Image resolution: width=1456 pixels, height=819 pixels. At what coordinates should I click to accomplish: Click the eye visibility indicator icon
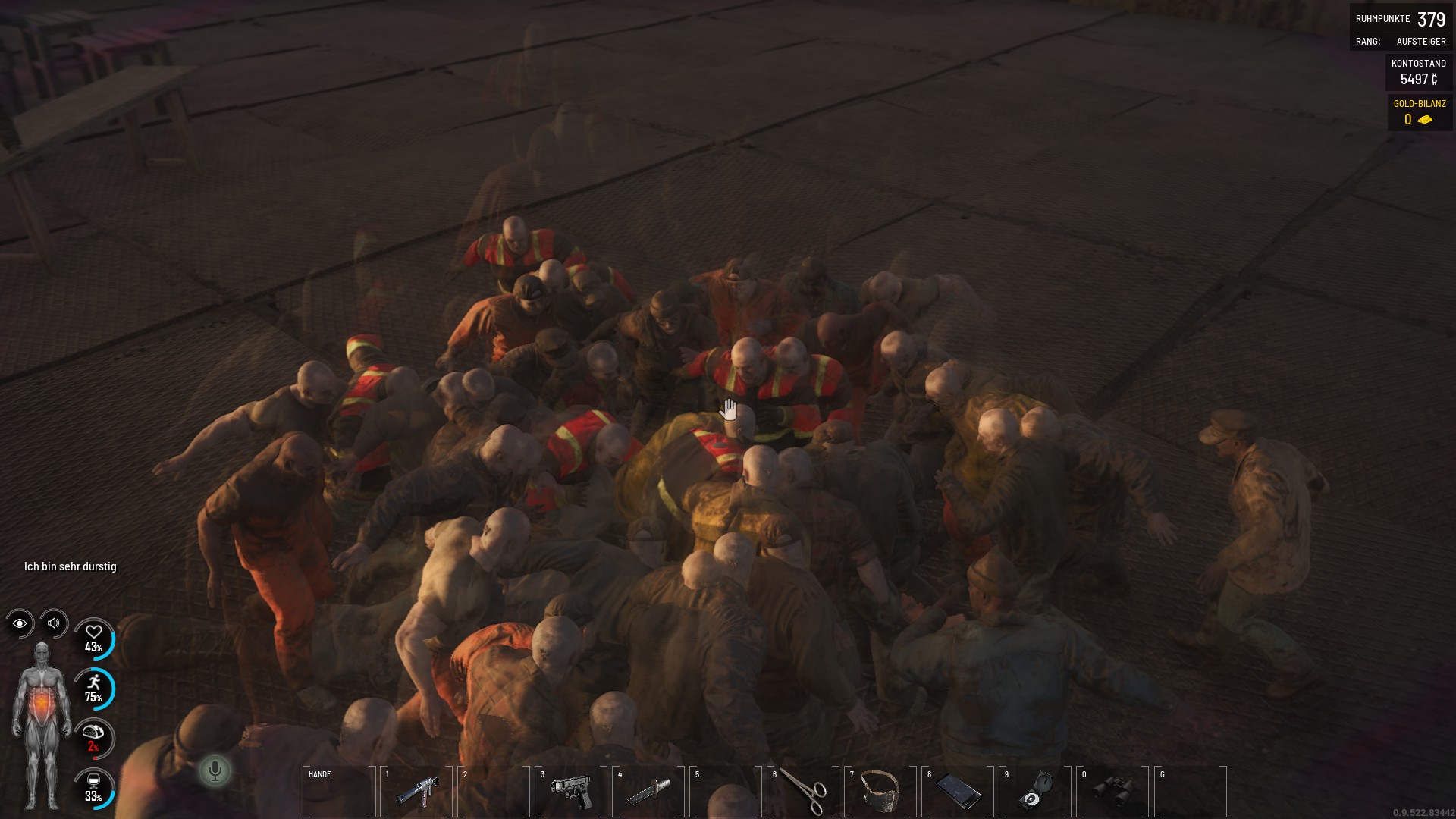[x=20, y=623]
